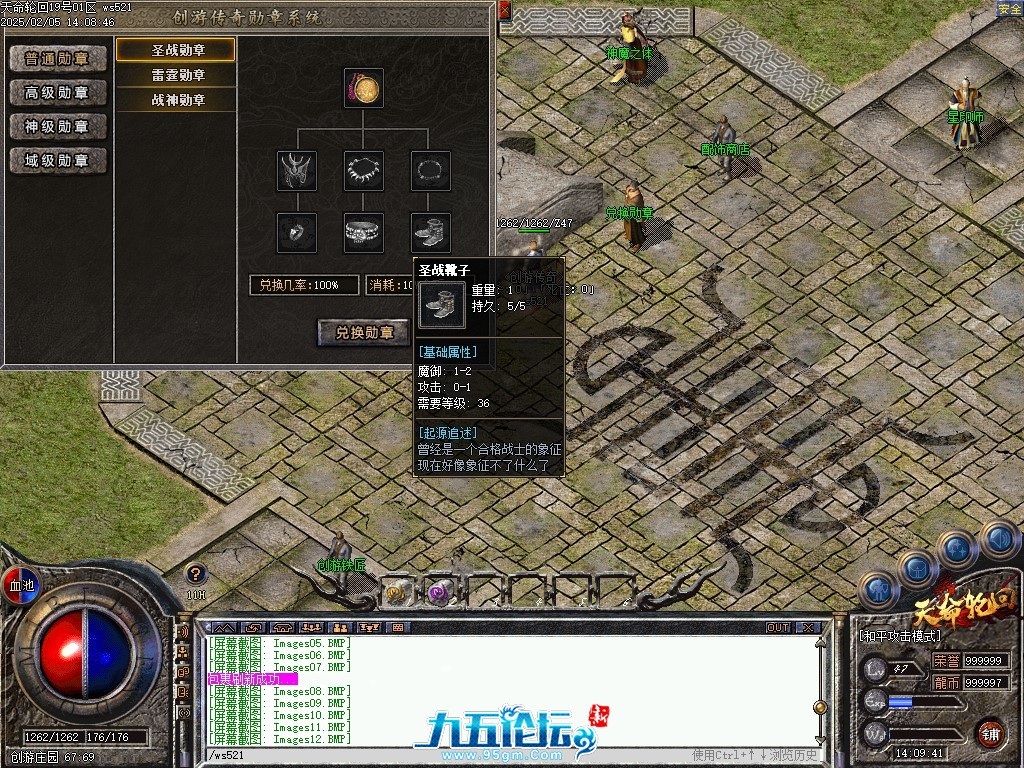This screenshot has height=768, width=1024.
Task: Choose the 域级勋章 category
Action: [58, 161]
